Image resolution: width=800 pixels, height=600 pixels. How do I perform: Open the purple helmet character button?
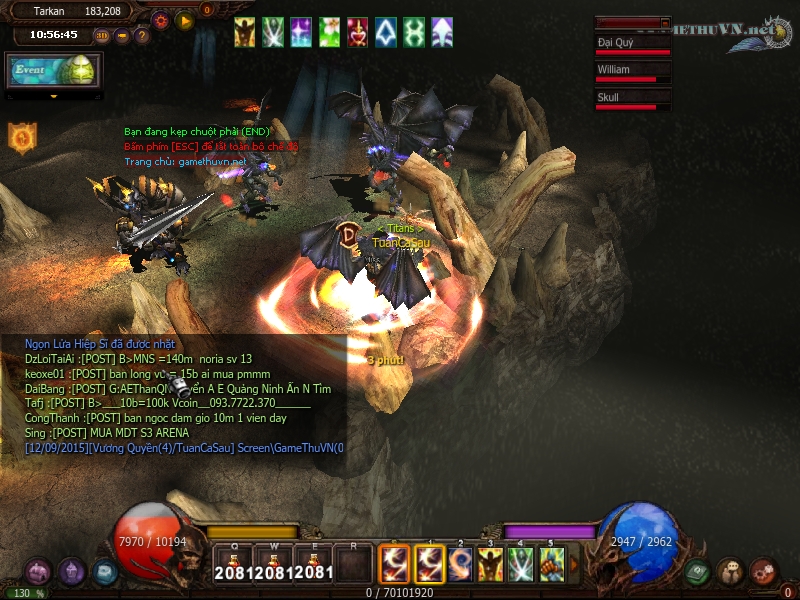[71, 572]
